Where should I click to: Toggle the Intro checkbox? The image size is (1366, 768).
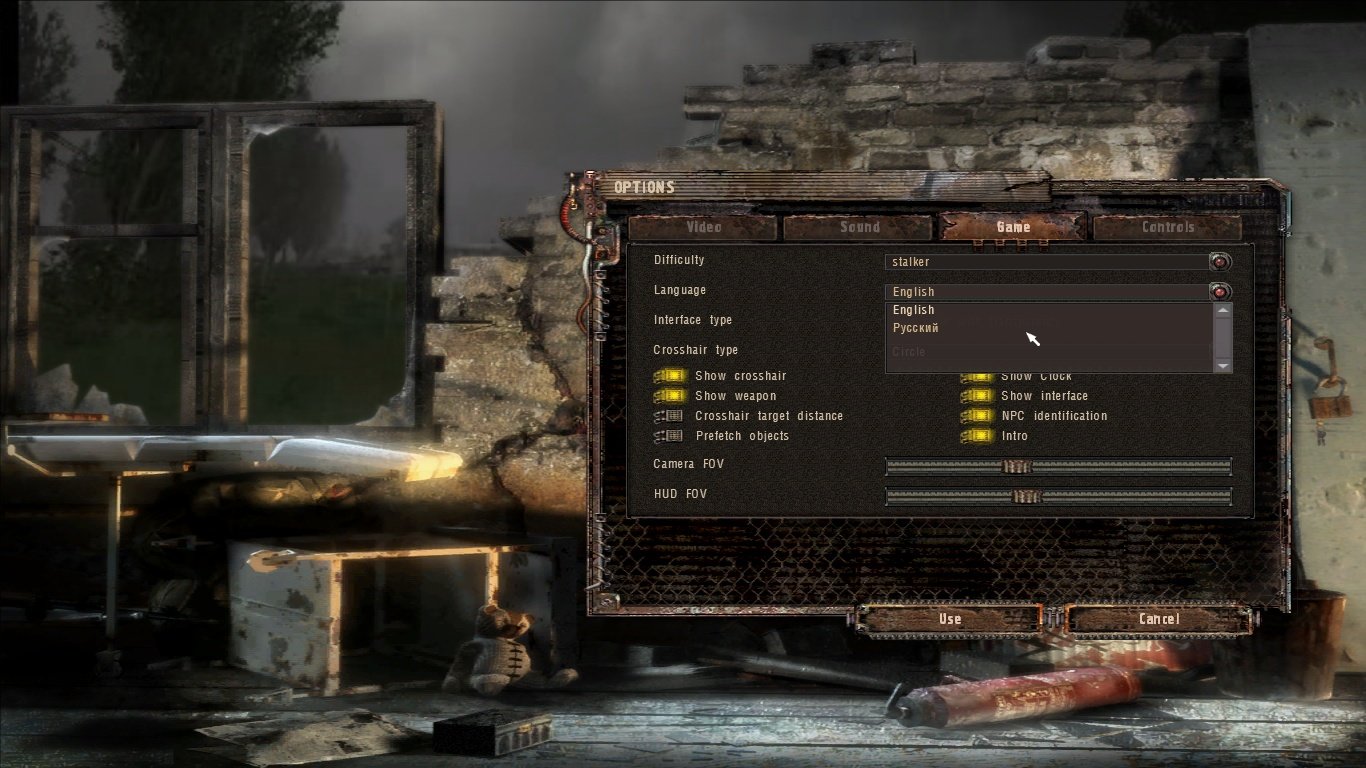coord(976,436)
